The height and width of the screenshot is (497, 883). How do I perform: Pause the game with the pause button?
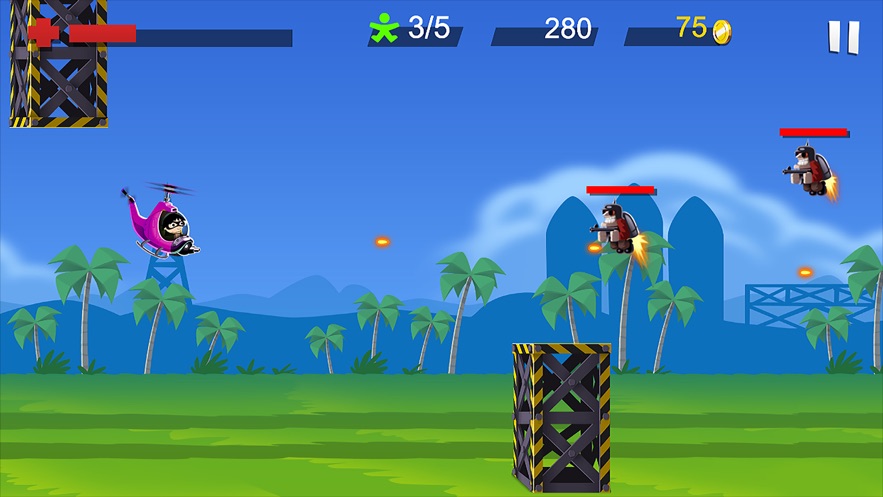click(x=843, y=37)
